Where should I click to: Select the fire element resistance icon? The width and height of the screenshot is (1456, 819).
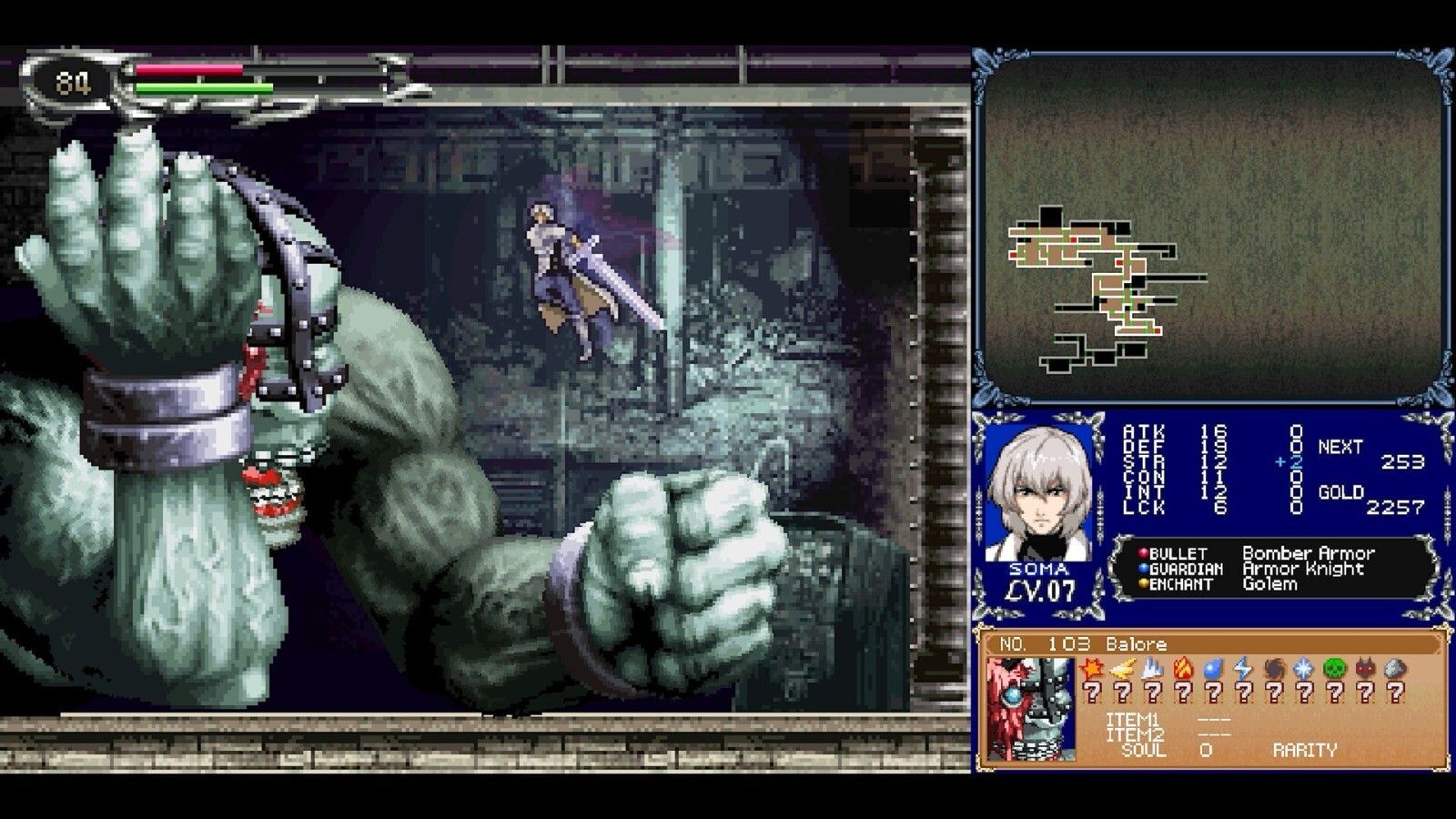[1183, 667]
